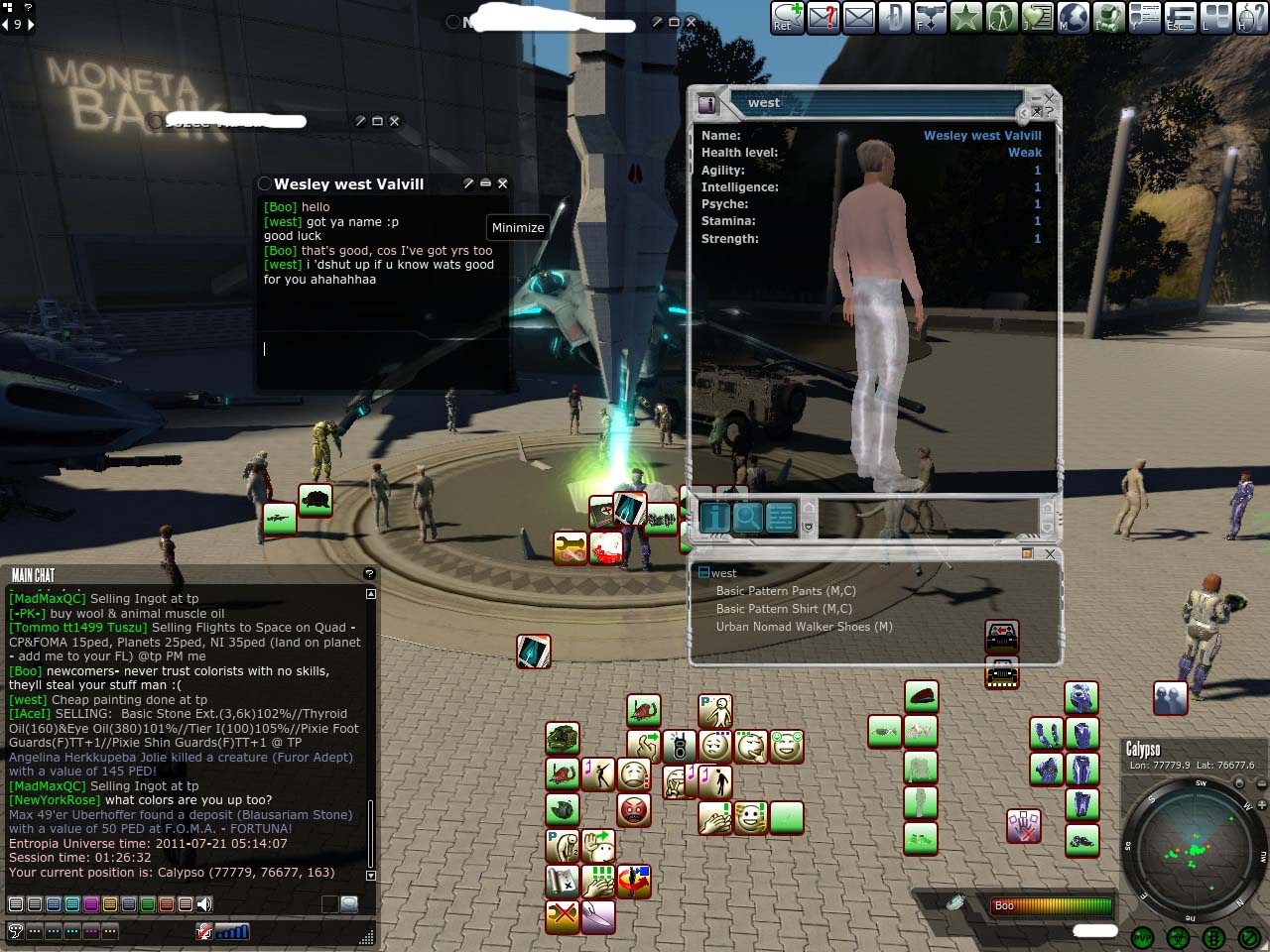Use the angry red face emote
Screen dimensions: 1270x952
[633, 810]
